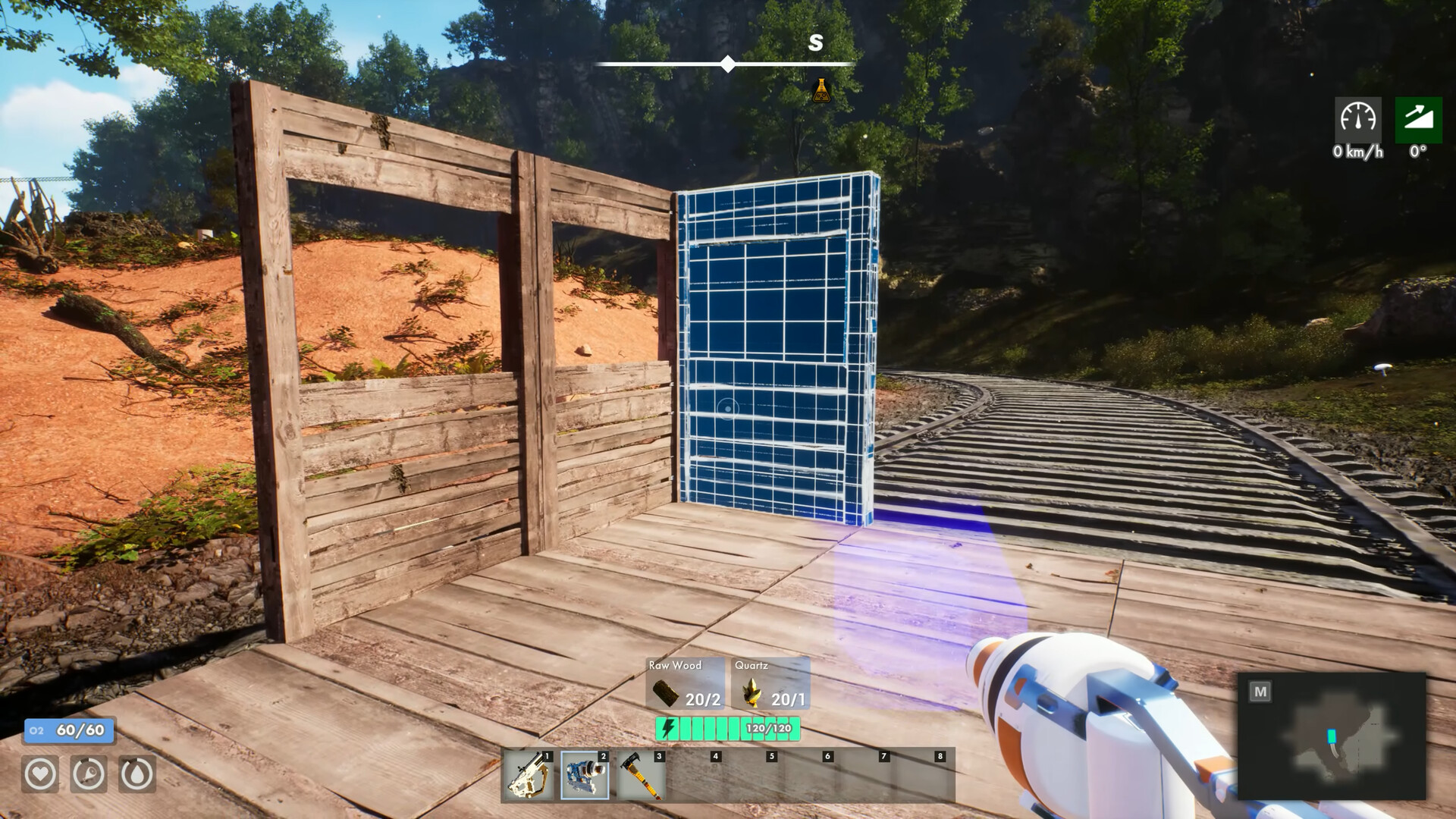The width and height of the screenshot is (1456, 819).
Task: Click the water drop thirst icon
Action: [x=137, y=774]
